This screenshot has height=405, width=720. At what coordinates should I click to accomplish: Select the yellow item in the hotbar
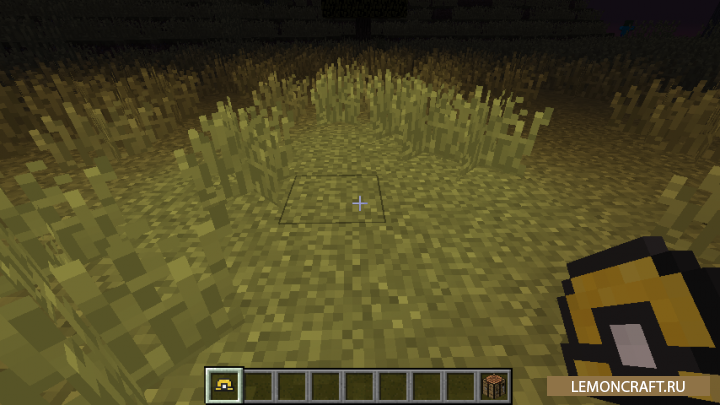(x=223, y=384)
